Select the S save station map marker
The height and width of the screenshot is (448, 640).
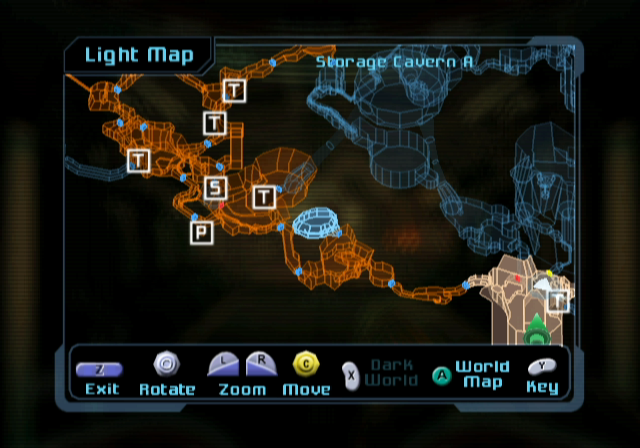tap(216, 188)
